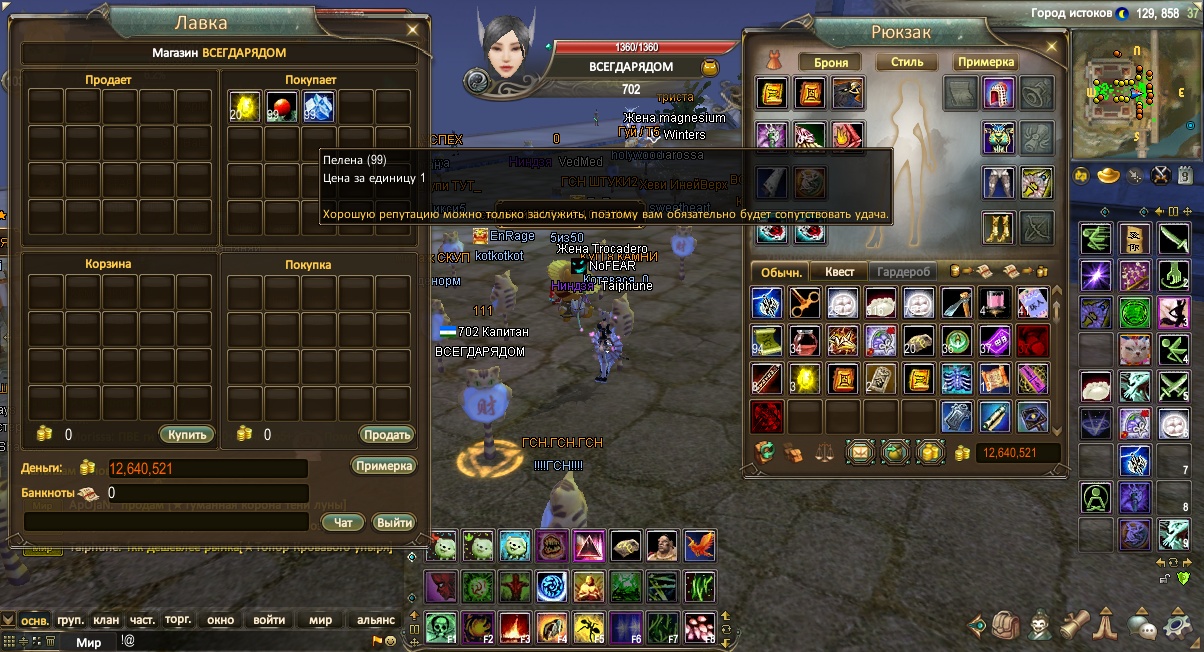Click the Купить button
This screenshot has width=1204, height=652.
(186, 434)
